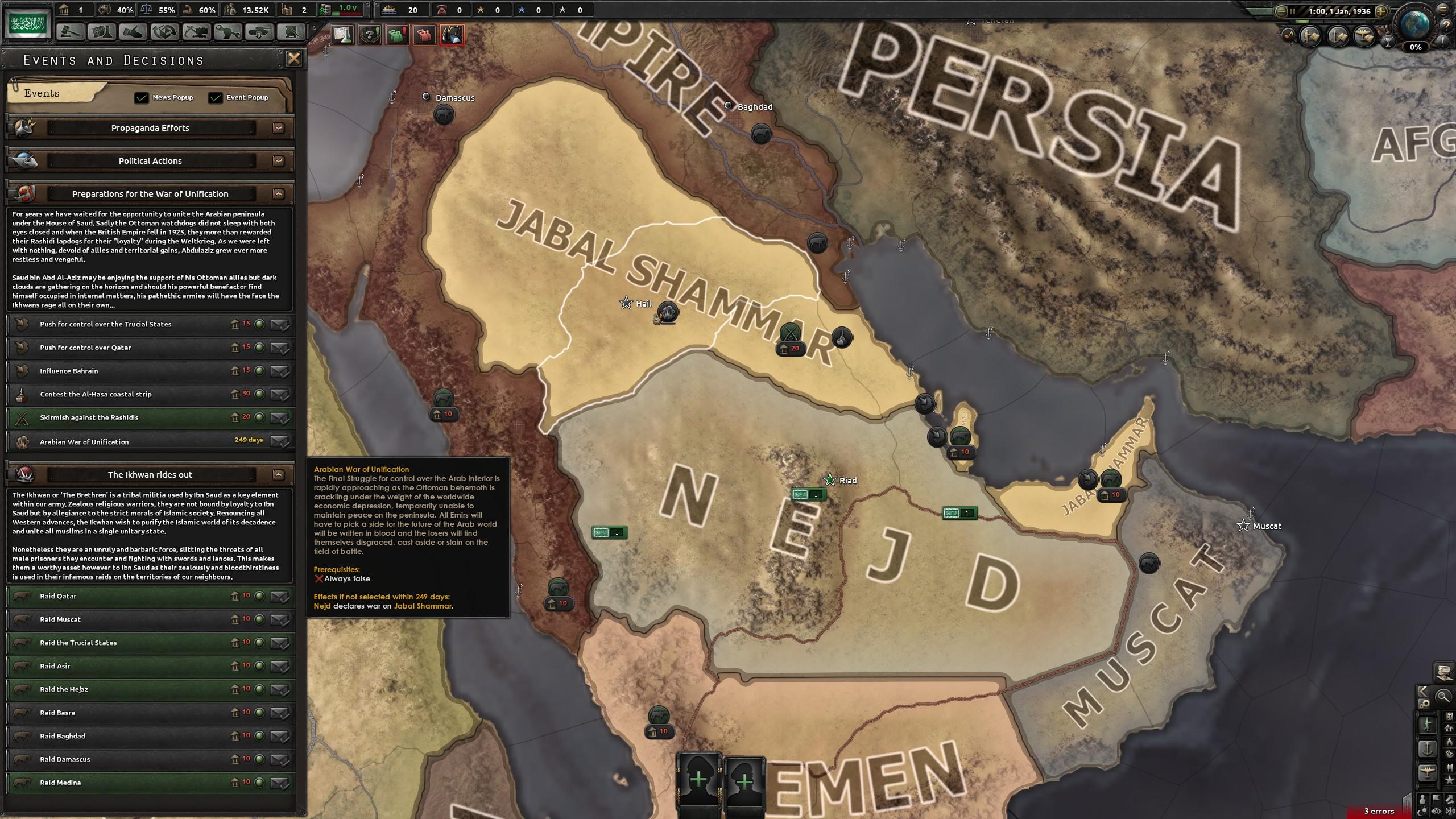This screenshot has height=819, width=1456.
Task: Decrease game speed with the minus button
Action: click(x=1281, y=11)
